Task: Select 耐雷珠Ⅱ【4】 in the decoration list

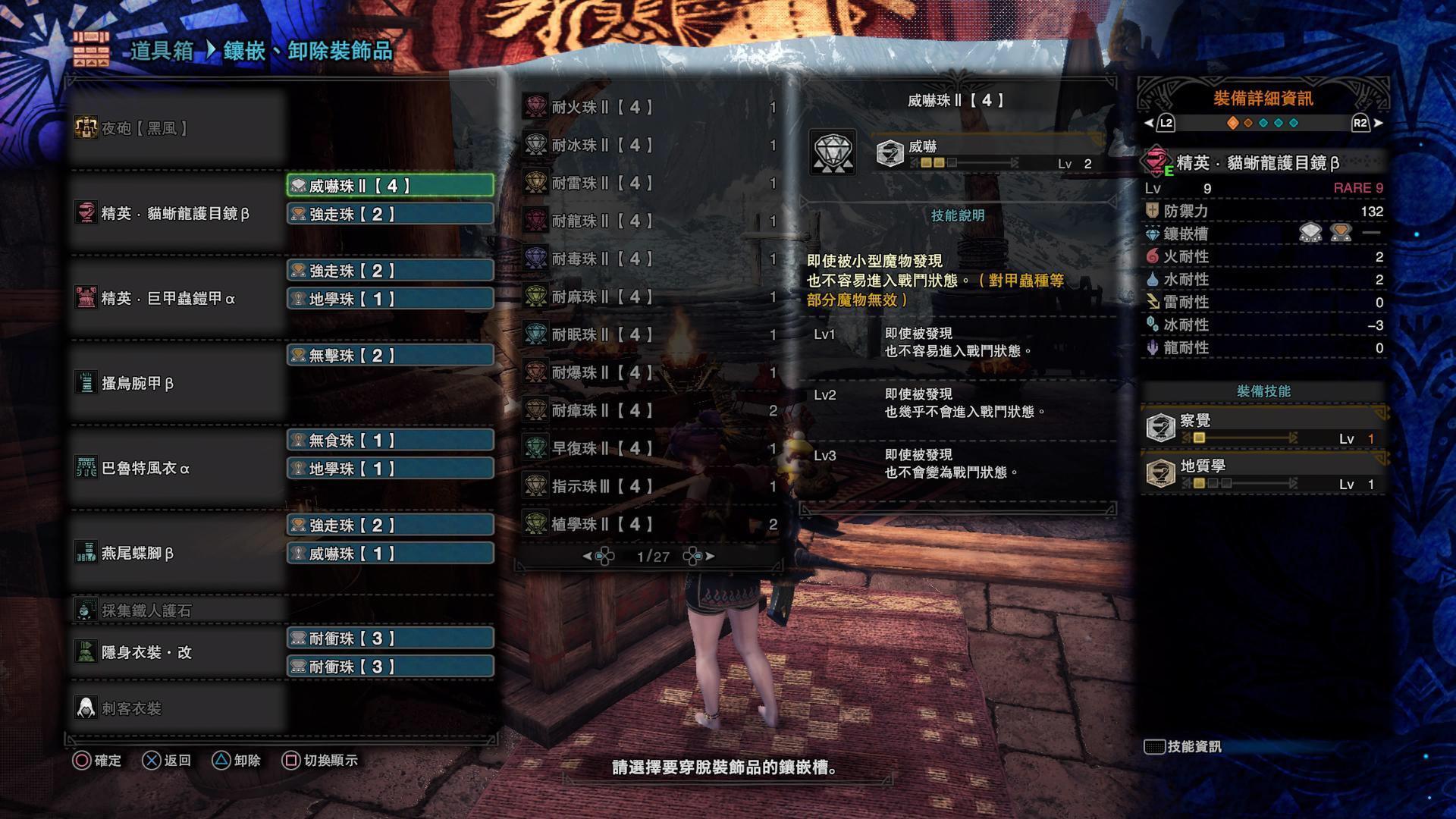Action: pos(649,183)
